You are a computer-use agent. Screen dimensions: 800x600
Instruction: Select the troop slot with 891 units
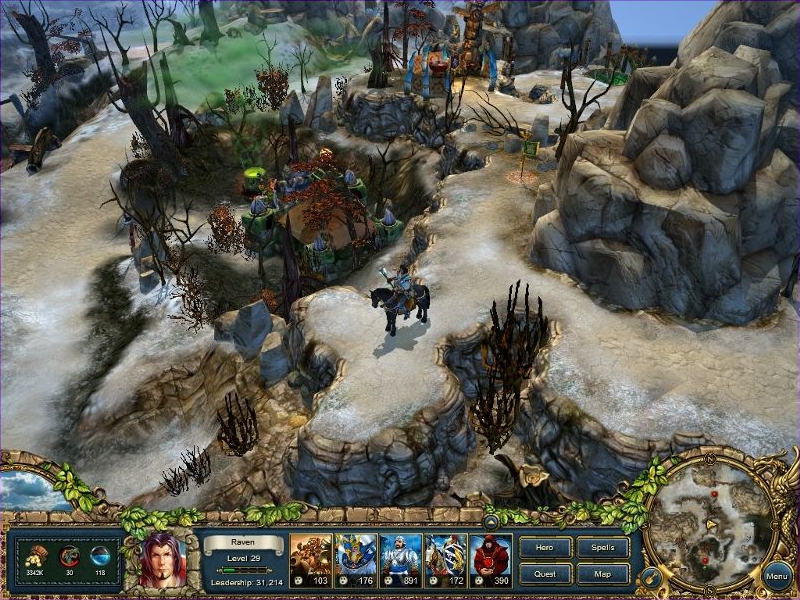(400, 560)
